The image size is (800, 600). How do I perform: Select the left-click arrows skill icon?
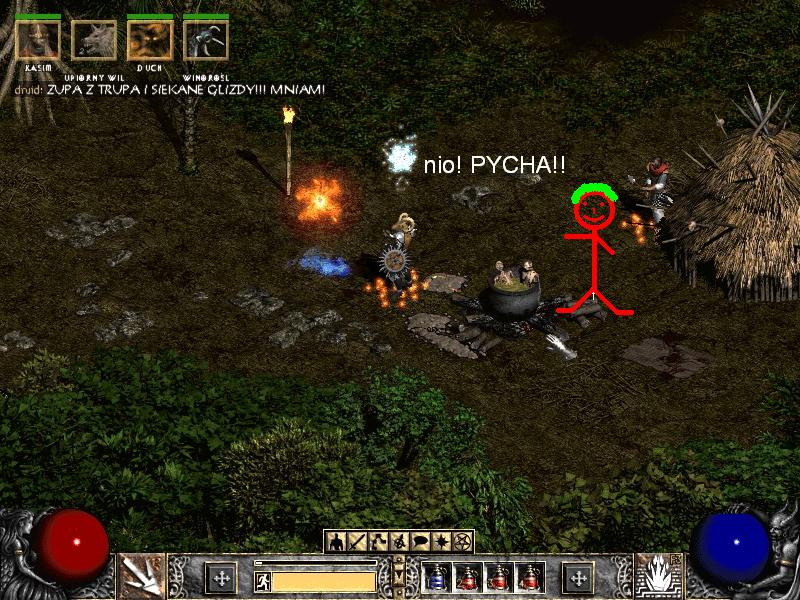(x=142, y=576)
